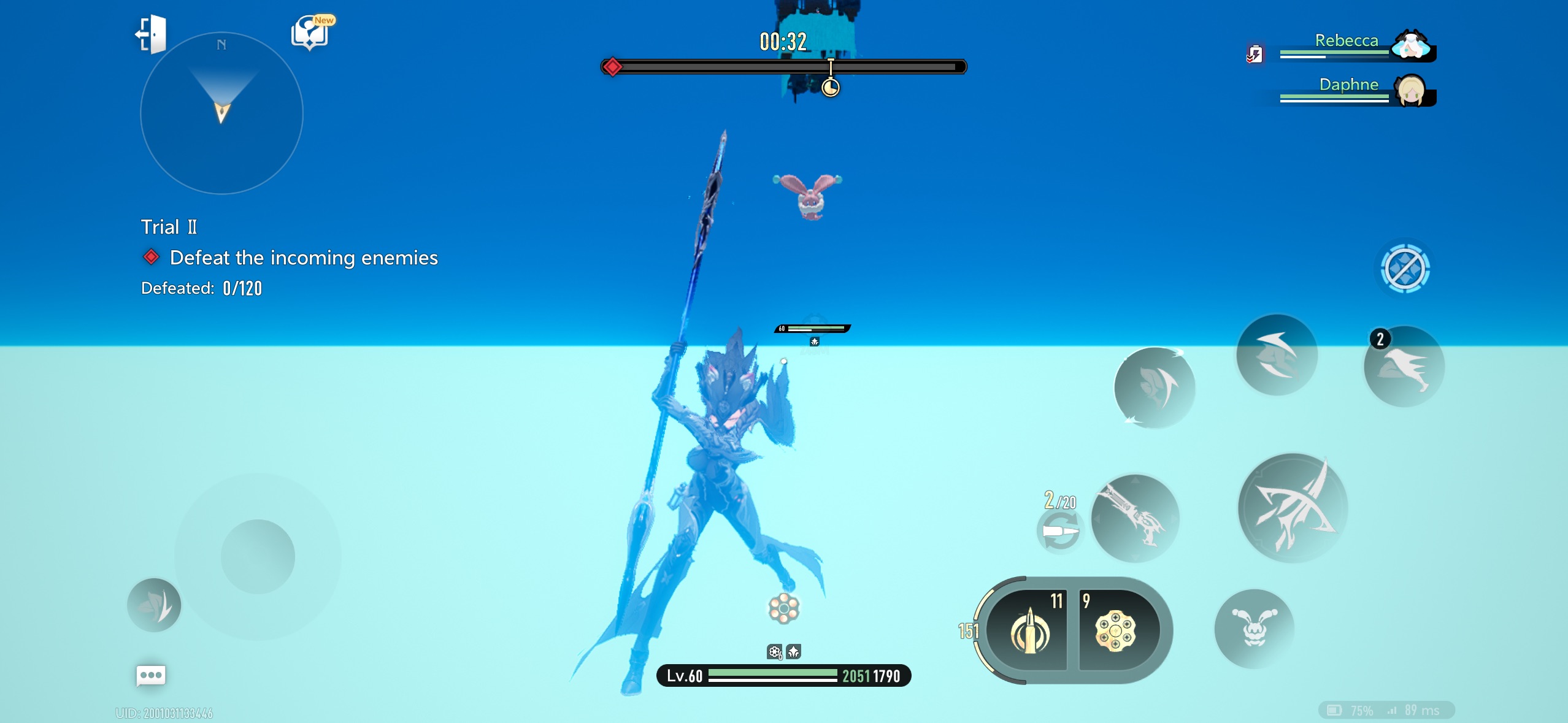The width and height of the screenshot is (1568, 723).
Task: Toggle the crossed-out target lock button
Action: click(x=1405, y=269)
